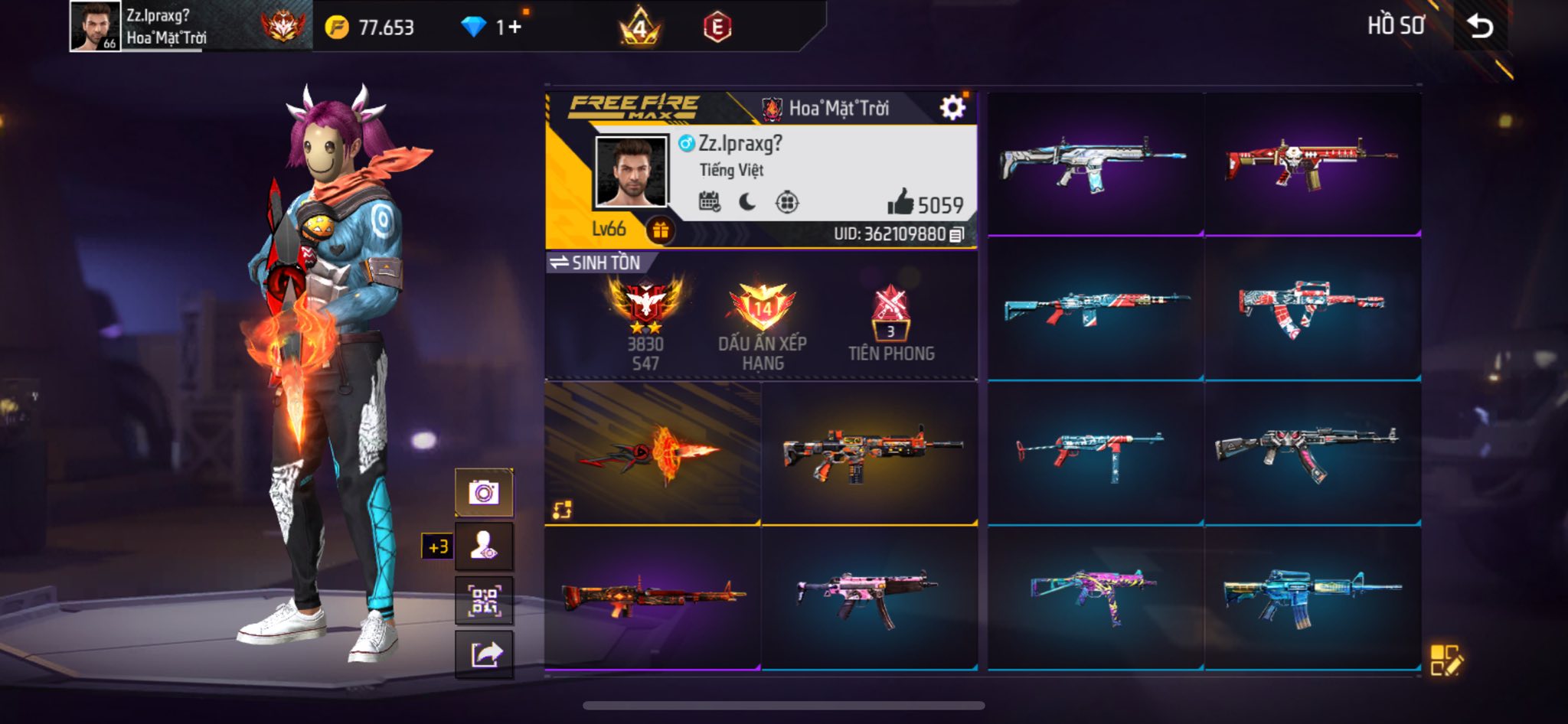Open the camera photo mode
This screenshot has height=724, width=1568.
[x=484, y=493]
